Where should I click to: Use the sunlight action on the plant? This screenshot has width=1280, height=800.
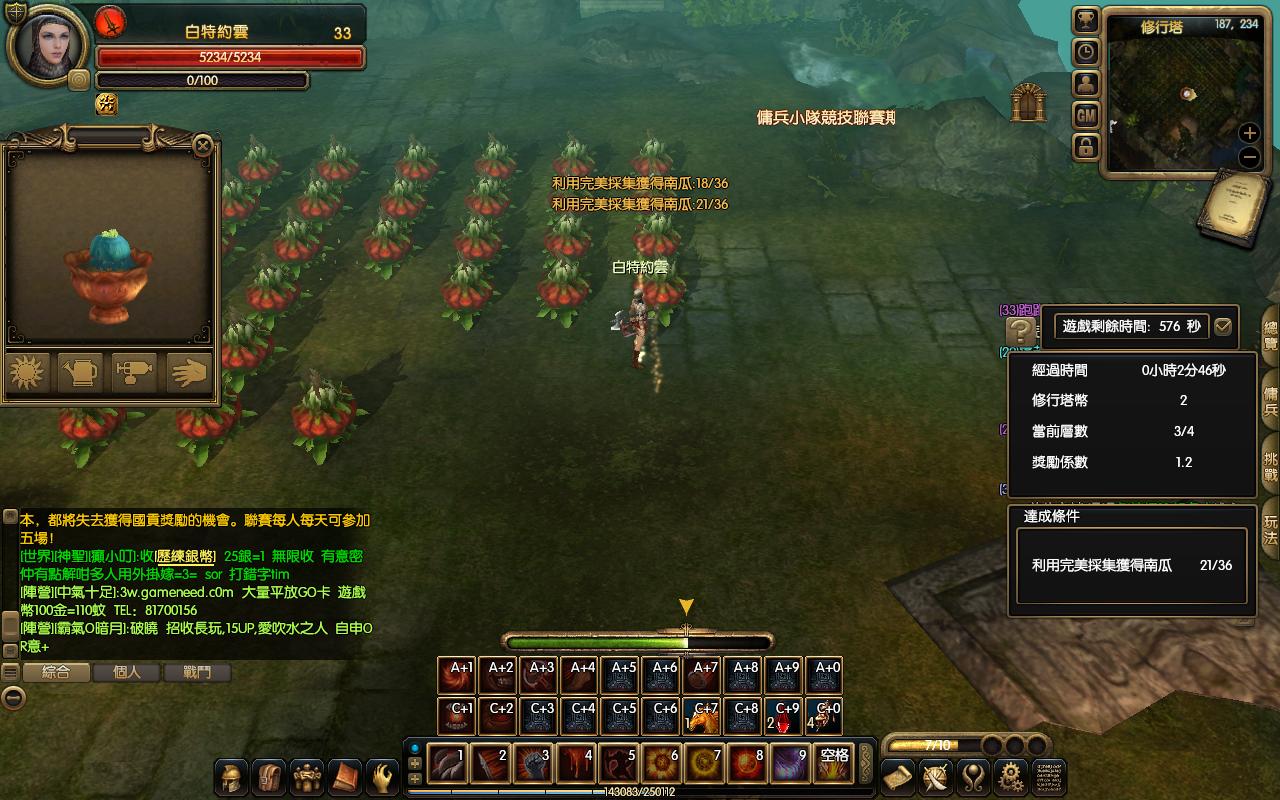click(x=27, y=372)
